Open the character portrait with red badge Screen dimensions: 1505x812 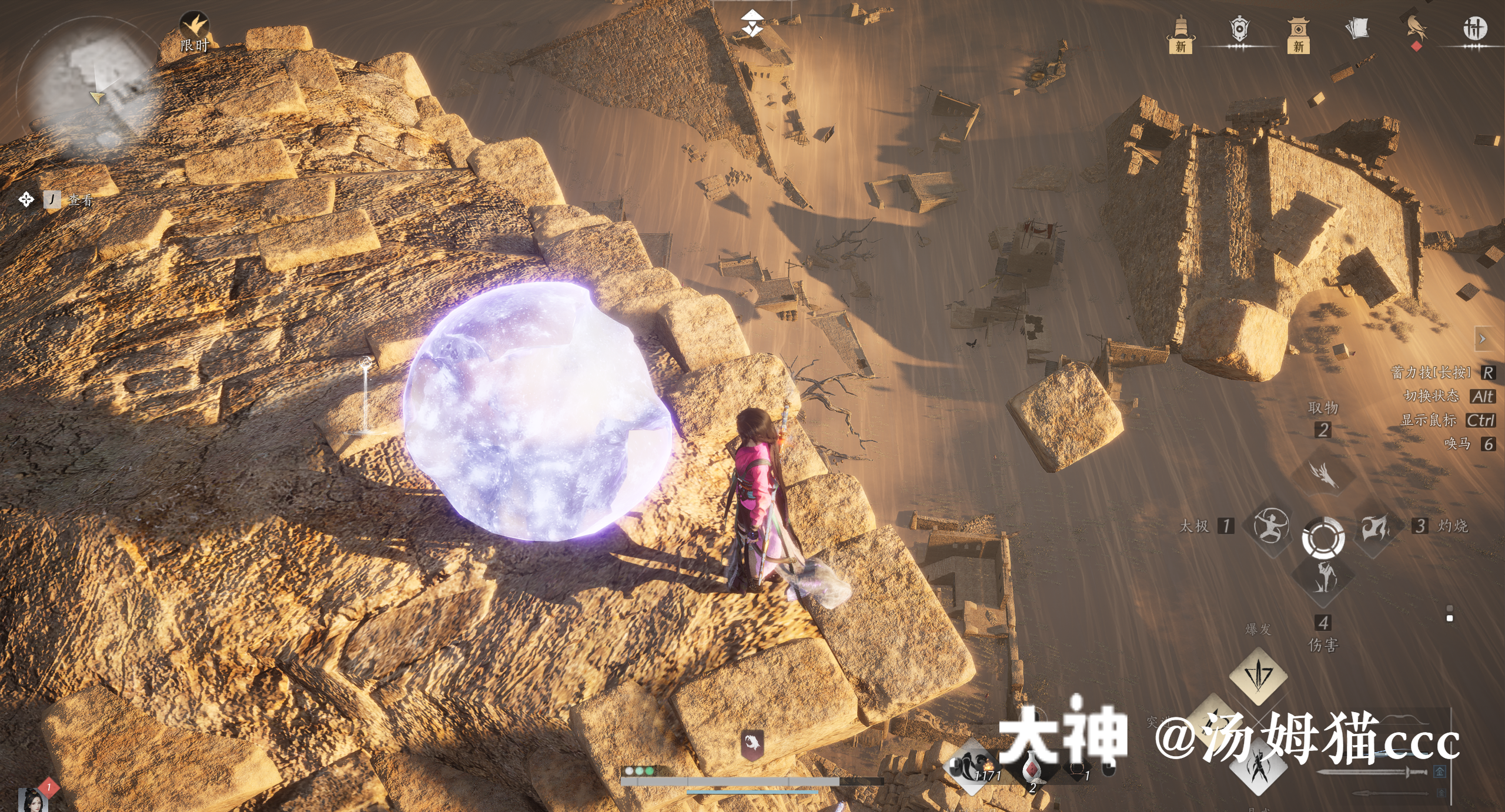(x=32, y=799)
